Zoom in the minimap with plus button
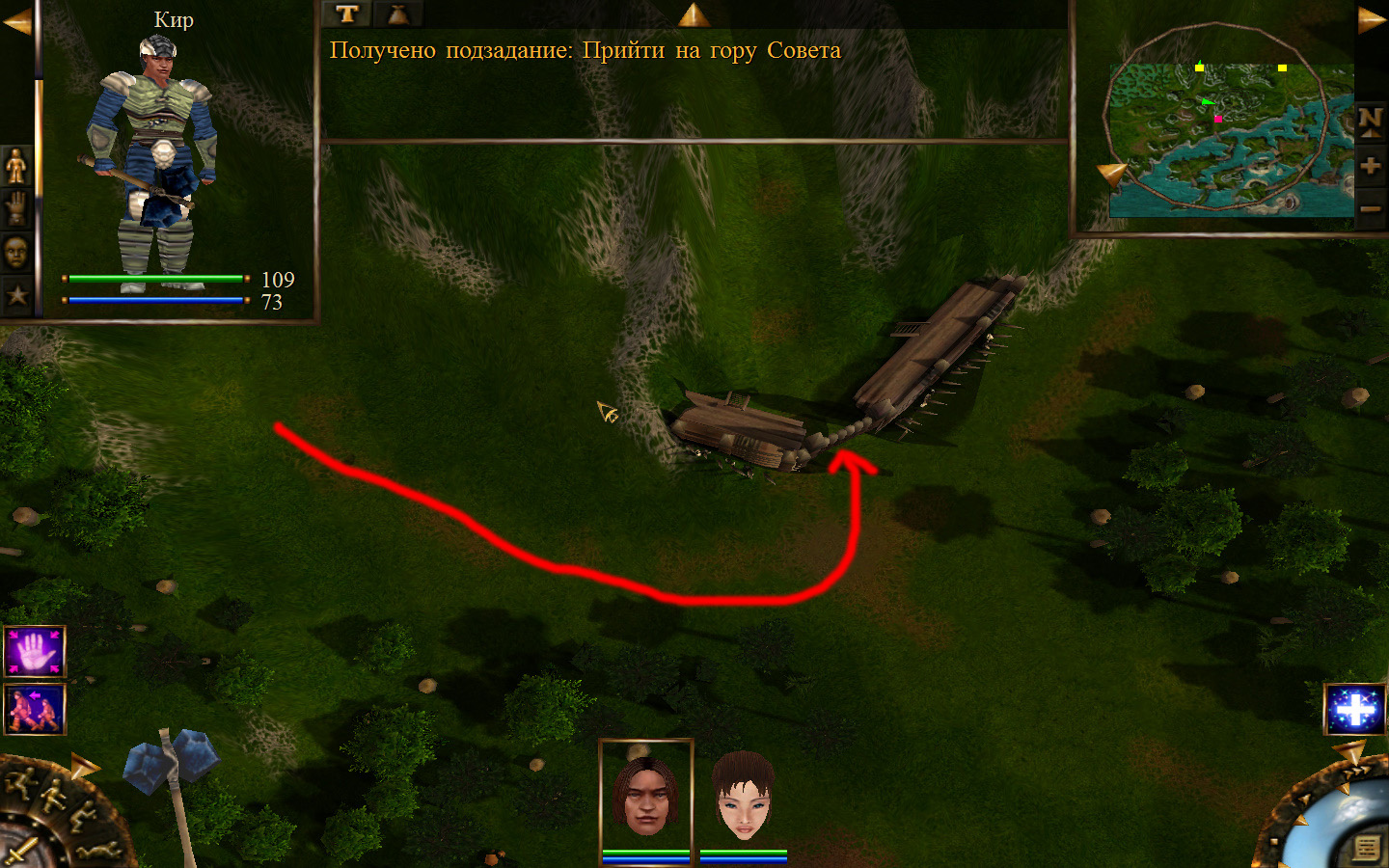1389x868 pixels. [x=1370, y=166]
